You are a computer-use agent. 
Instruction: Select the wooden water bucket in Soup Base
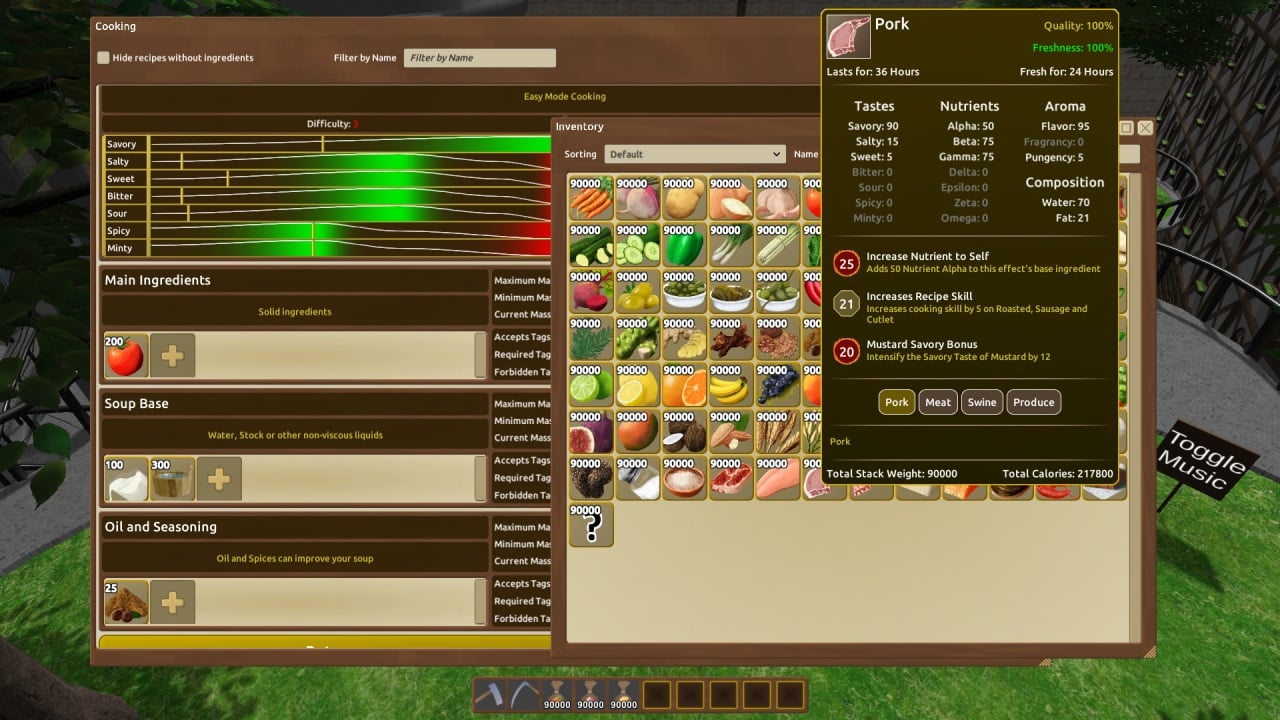click(x=172, y=479)
